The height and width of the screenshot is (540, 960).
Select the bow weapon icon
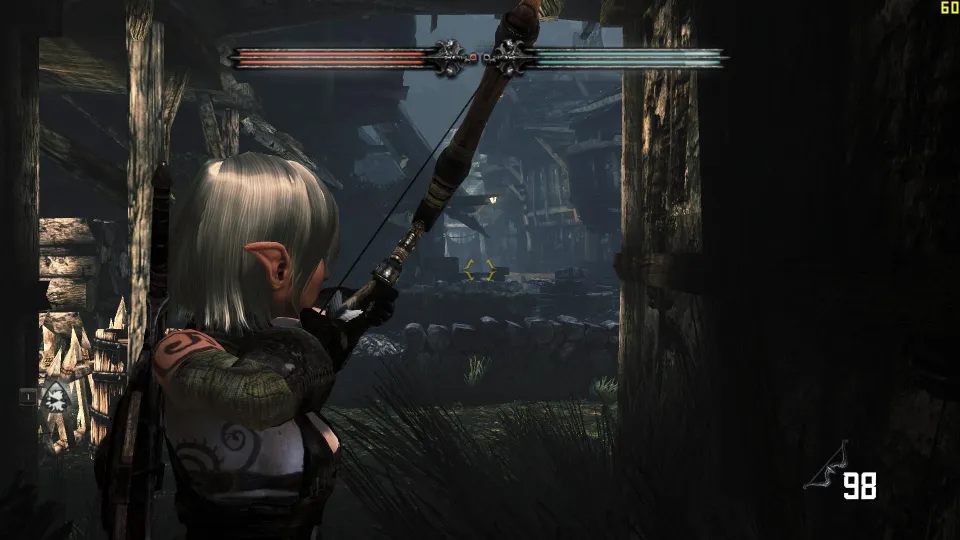[x=826, y=467]
